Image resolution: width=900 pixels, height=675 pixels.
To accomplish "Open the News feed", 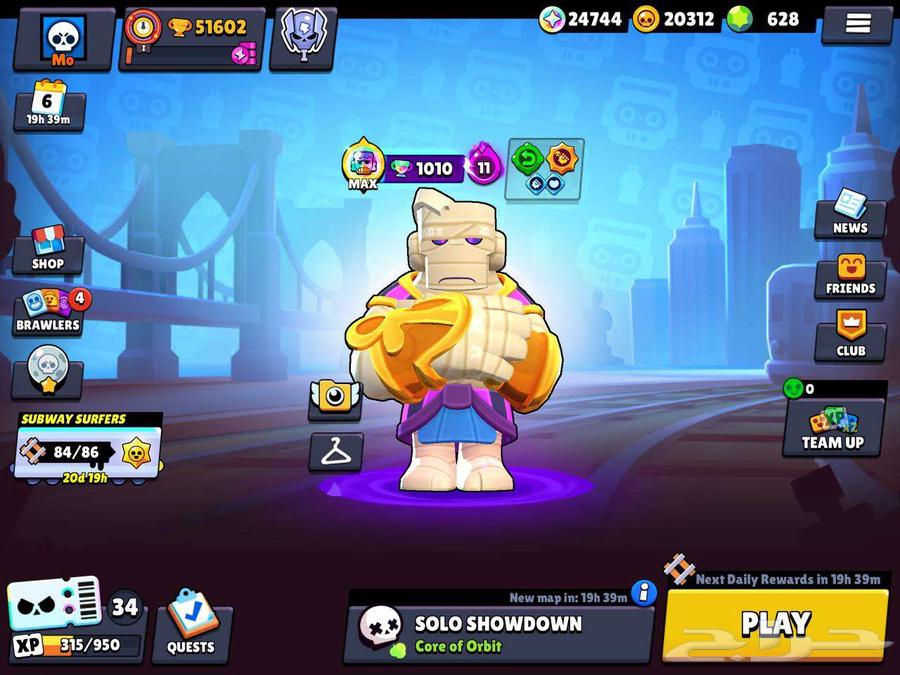I will [849, 213].
